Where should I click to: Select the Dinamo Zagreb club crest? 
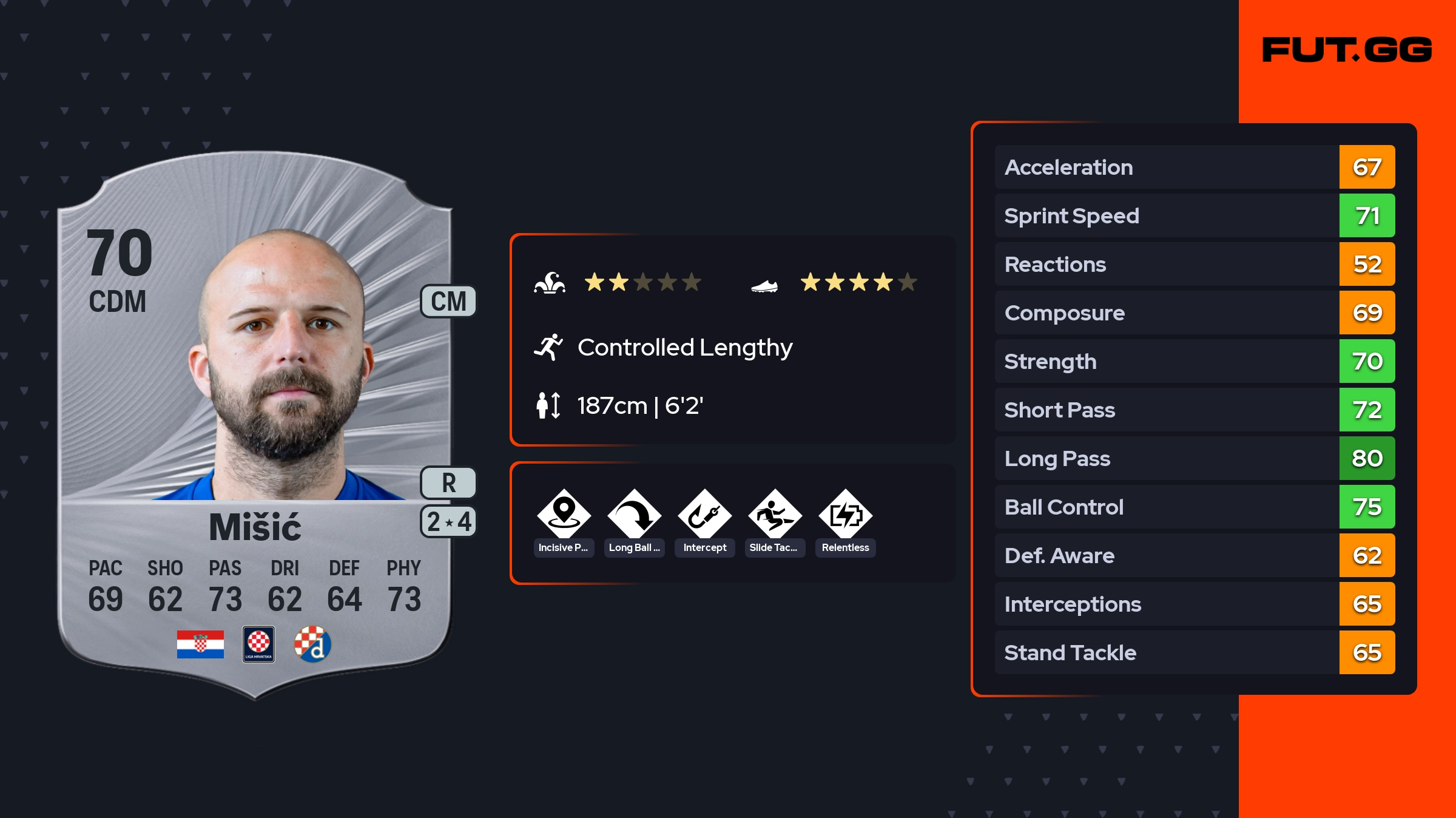312,644
